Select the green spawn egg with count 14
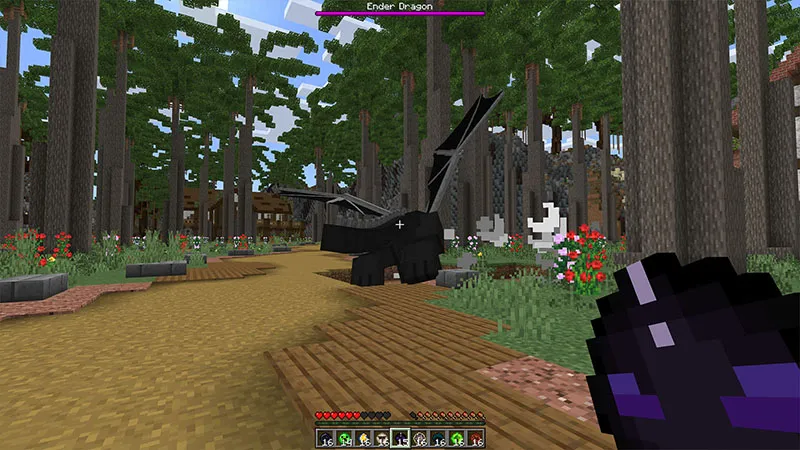 coord(344,438)
